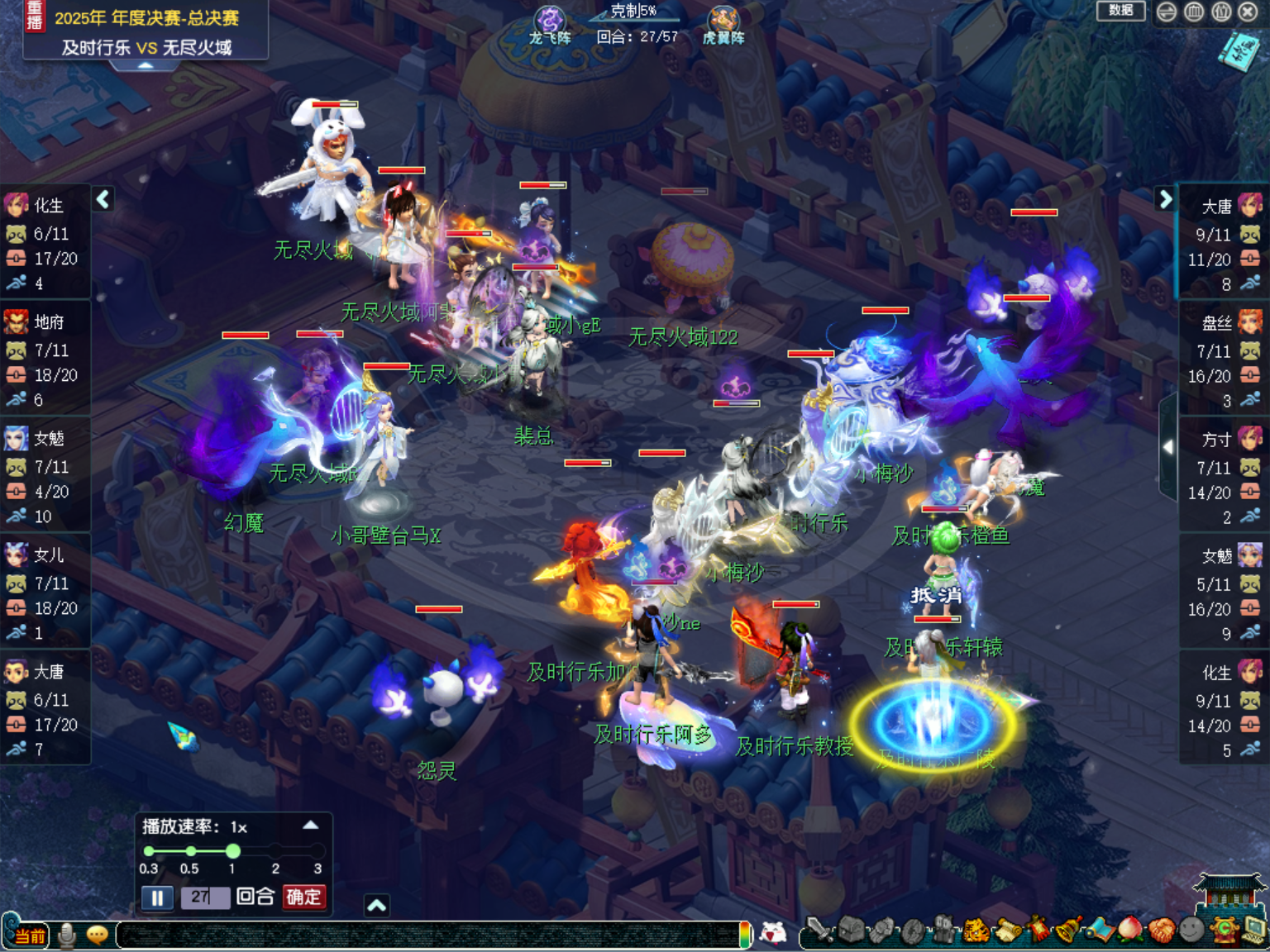Open the peach icon in toolbar
Viewport: 1270px width, 952px height.
(x=1129, y=931)
